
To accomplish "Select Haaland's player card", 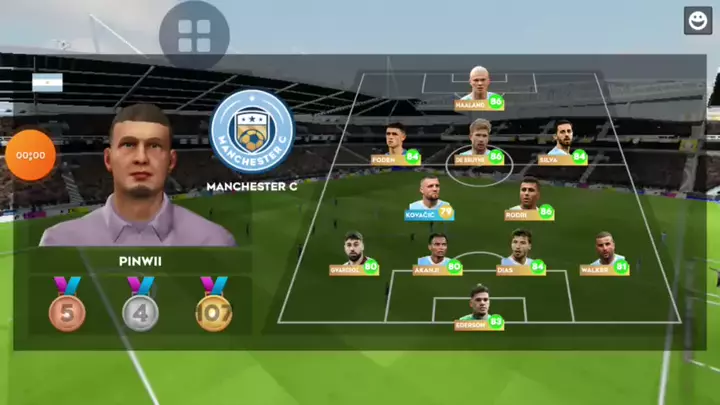I will pyautogui.click(x=479, y=88).
